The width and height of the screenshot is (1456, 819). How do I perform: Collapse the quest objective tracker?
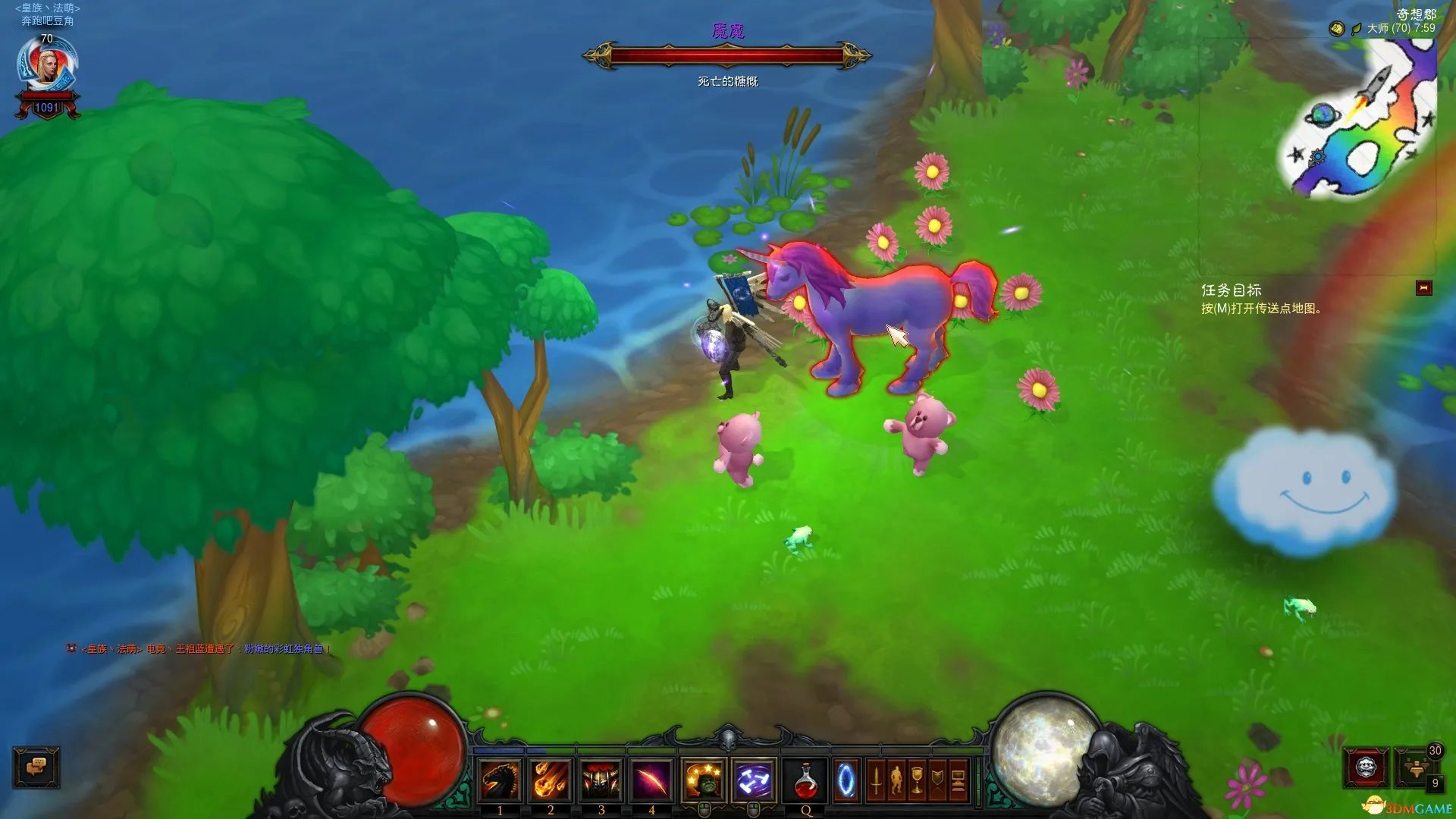(x=1423, y=288)
